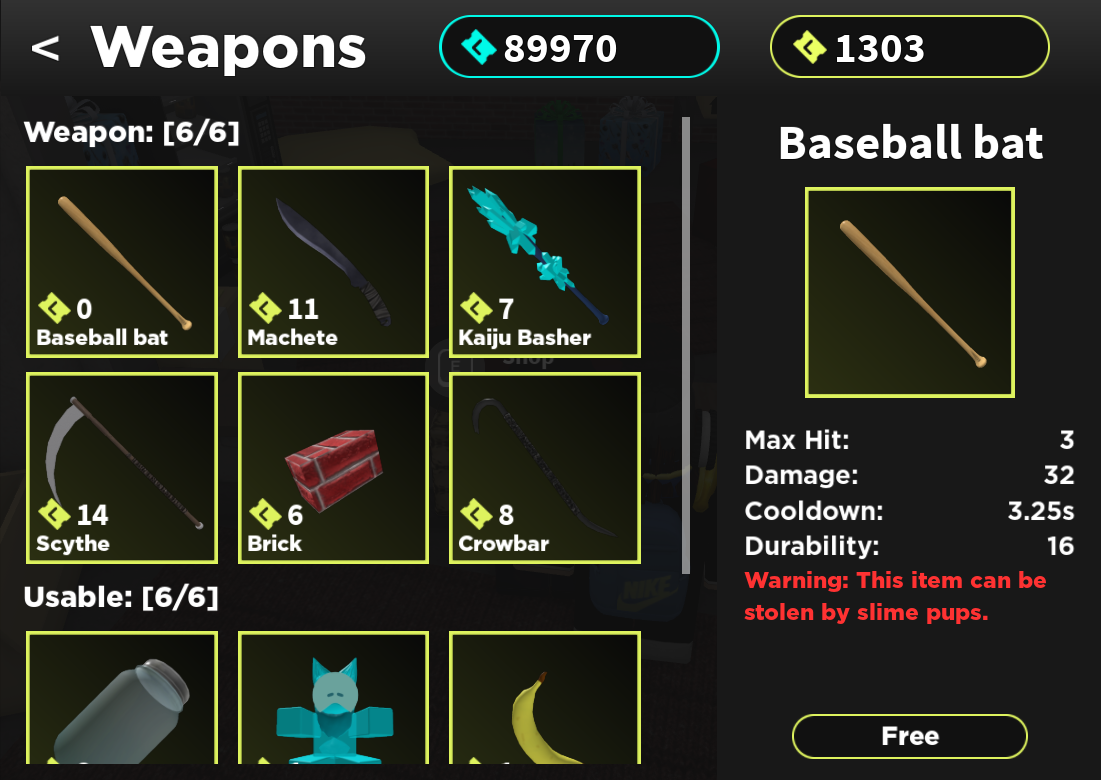Viewport: 1101px width, 780px height.
Task: Go back using the arrow beside Weapons
Action: click(x=45, y=48)
